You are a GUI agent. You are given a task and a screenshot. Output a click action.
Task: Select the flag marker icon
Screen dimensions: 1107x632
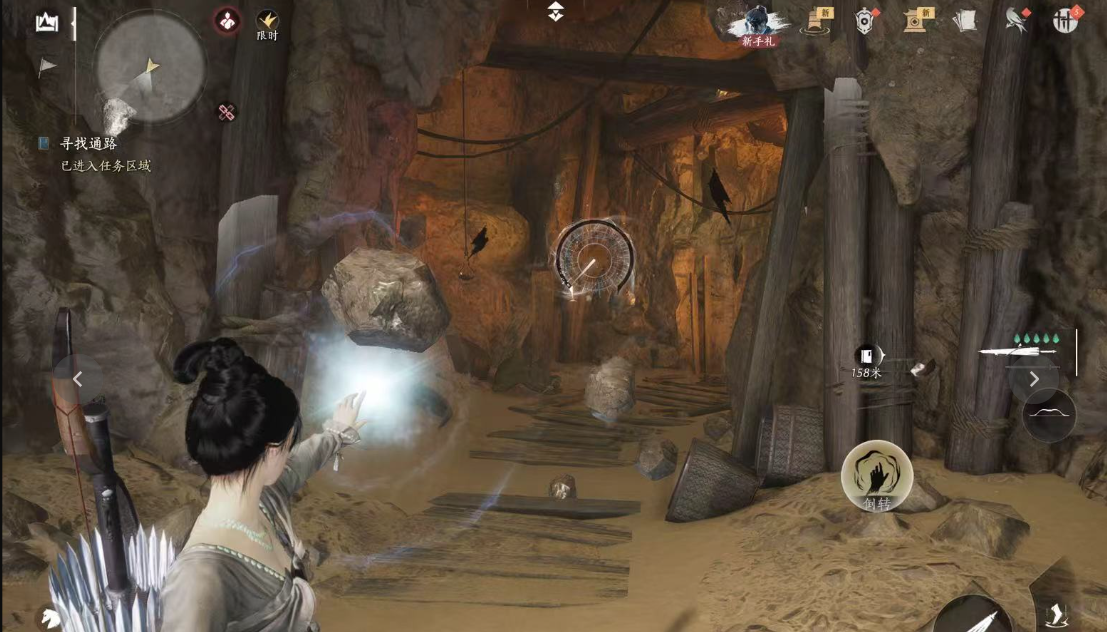[x=47, y=68]
